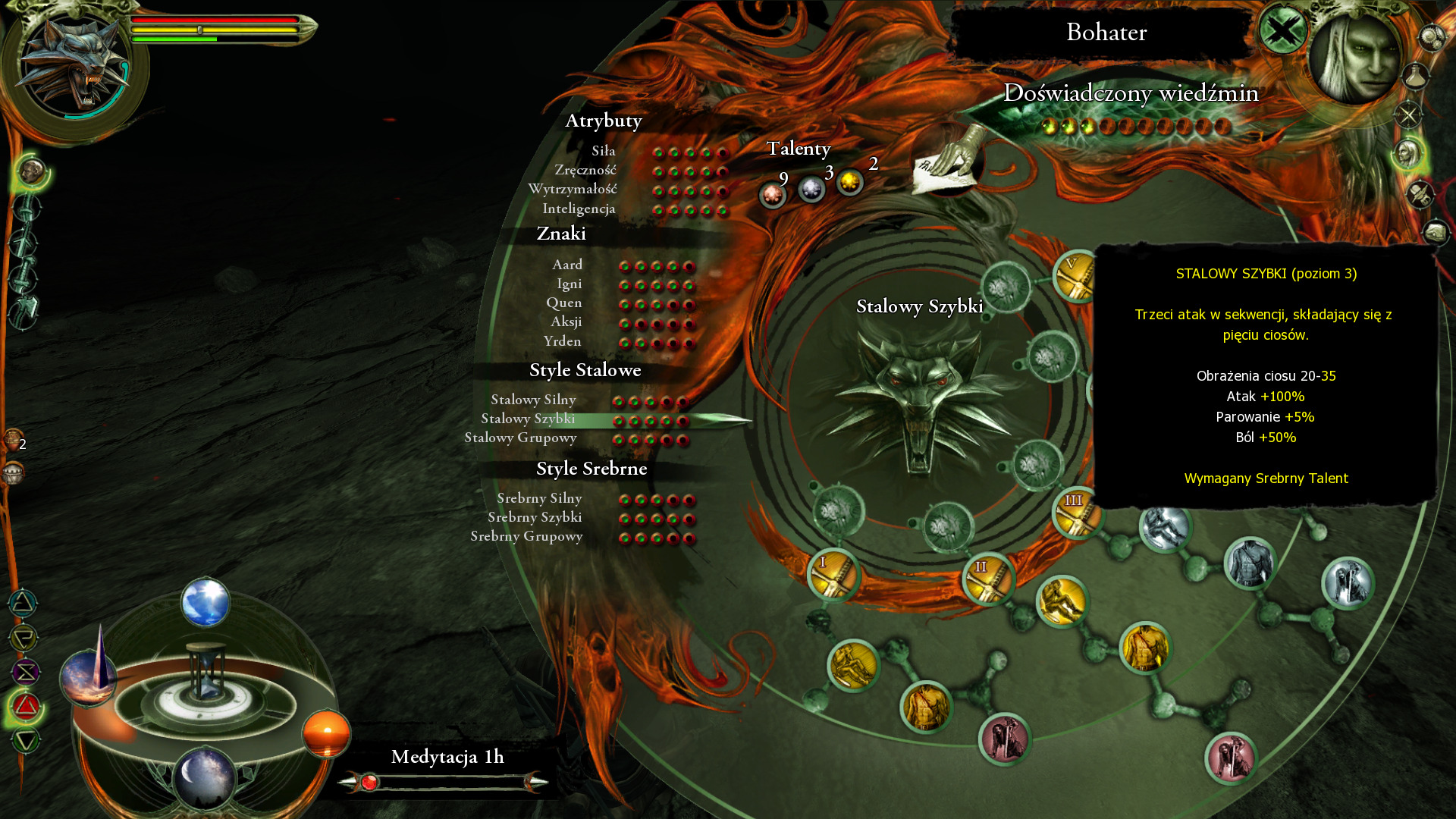This screenshot has width=1456, height=819.
Task: Click the level I sword skill node
Action: click(833, 574)
